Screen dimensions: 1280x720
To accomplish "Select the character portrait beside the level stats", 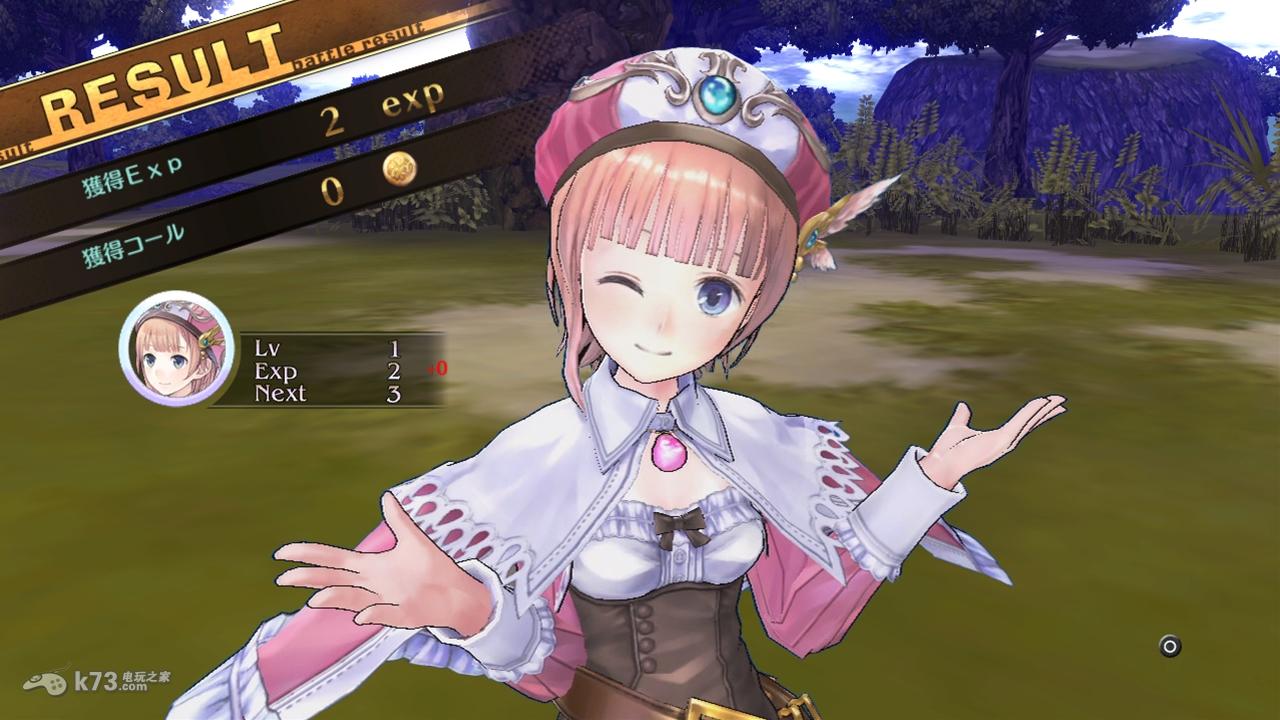I will (177, 348).
